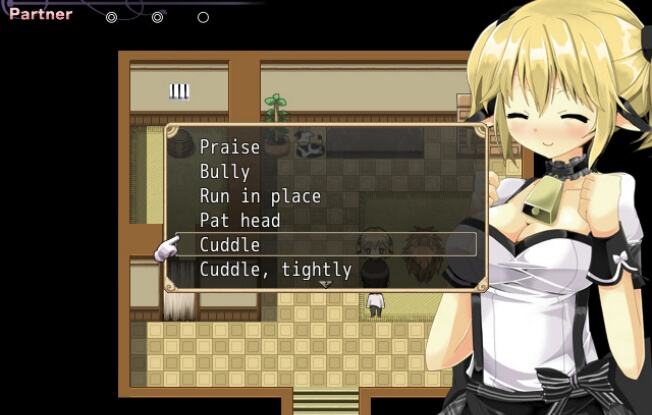Choose the Praise option
This screenshot has height=415, width=652.
[230, 147]
